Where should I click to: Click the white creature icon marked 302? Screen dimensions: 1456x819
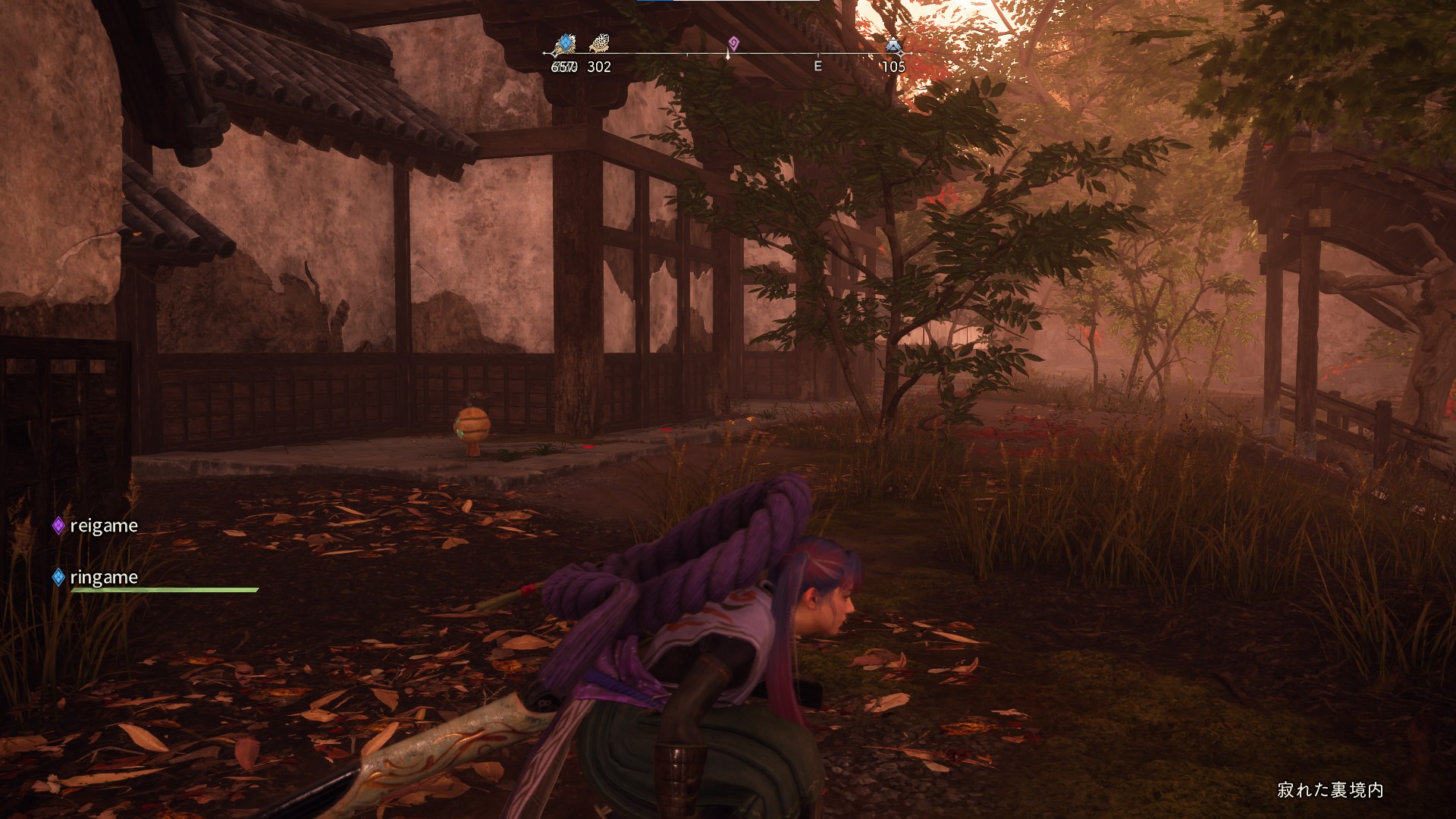click(599, 43)
